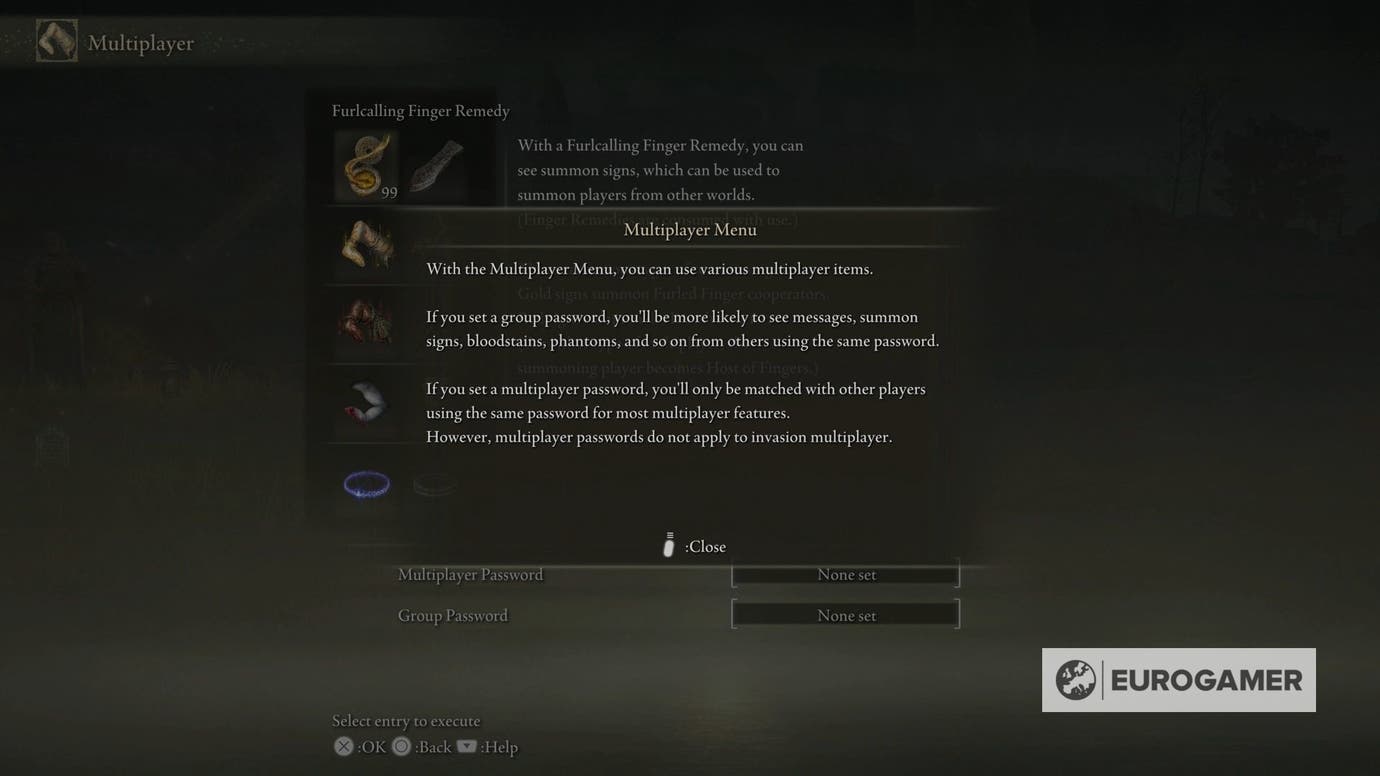This screenshot has height=776, width=1380.
Task: Open the Multiplayer Password entry field
Action: (845, 573)
